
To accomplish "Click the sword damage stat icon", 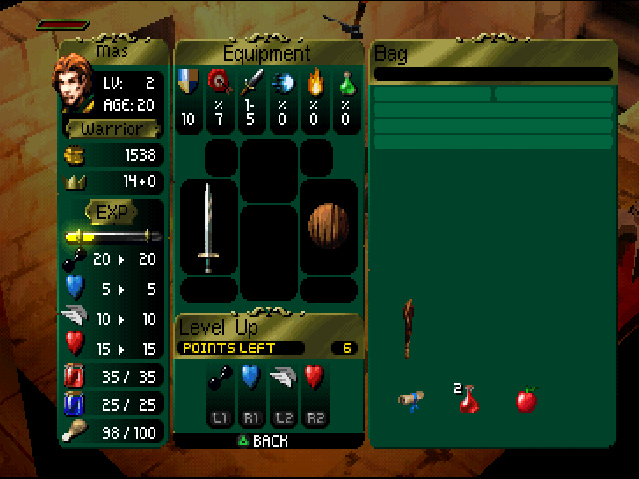I will [252, 81].
